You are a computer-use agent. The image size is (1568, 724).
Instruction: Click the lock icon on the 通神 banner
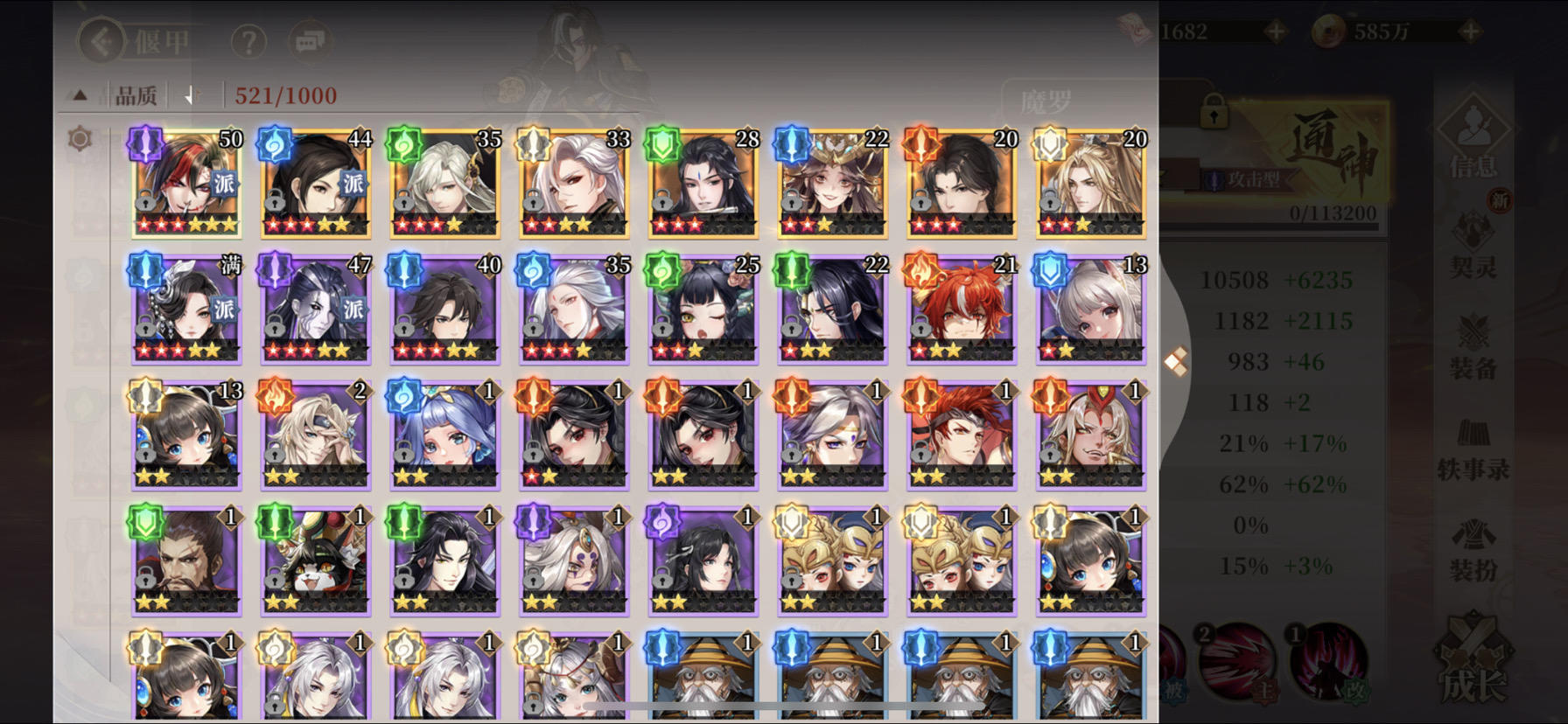tap(1214, 113)
